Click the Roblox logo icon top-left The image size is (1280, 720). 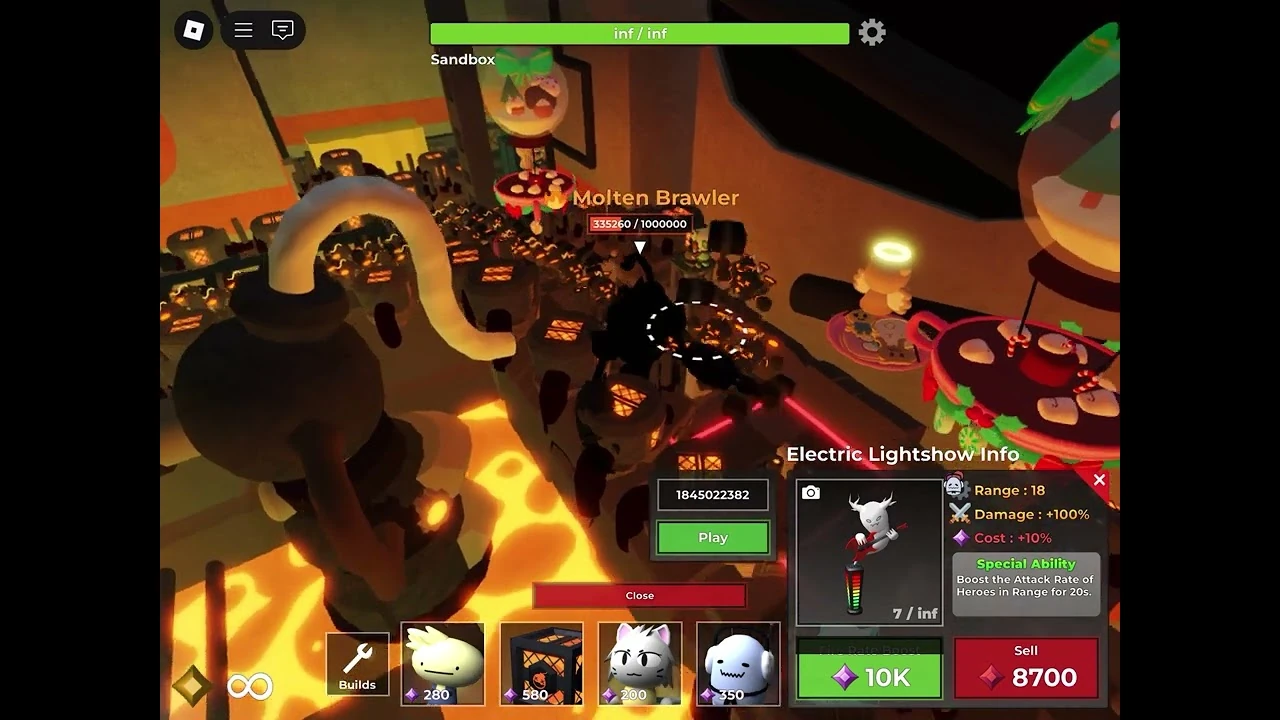[x=194, y=30]
